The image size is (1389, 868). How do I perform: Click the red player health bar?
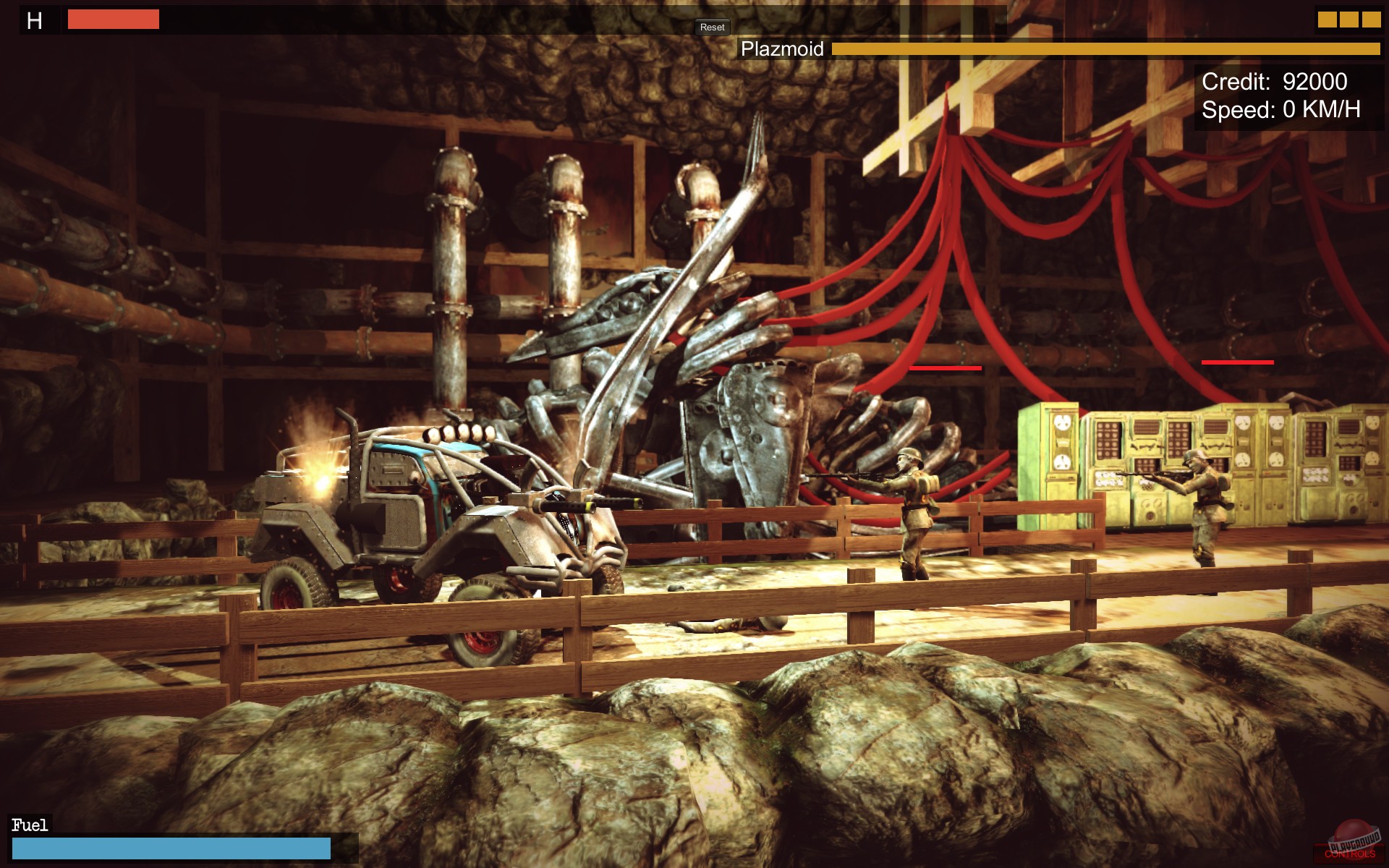point(112,20)
